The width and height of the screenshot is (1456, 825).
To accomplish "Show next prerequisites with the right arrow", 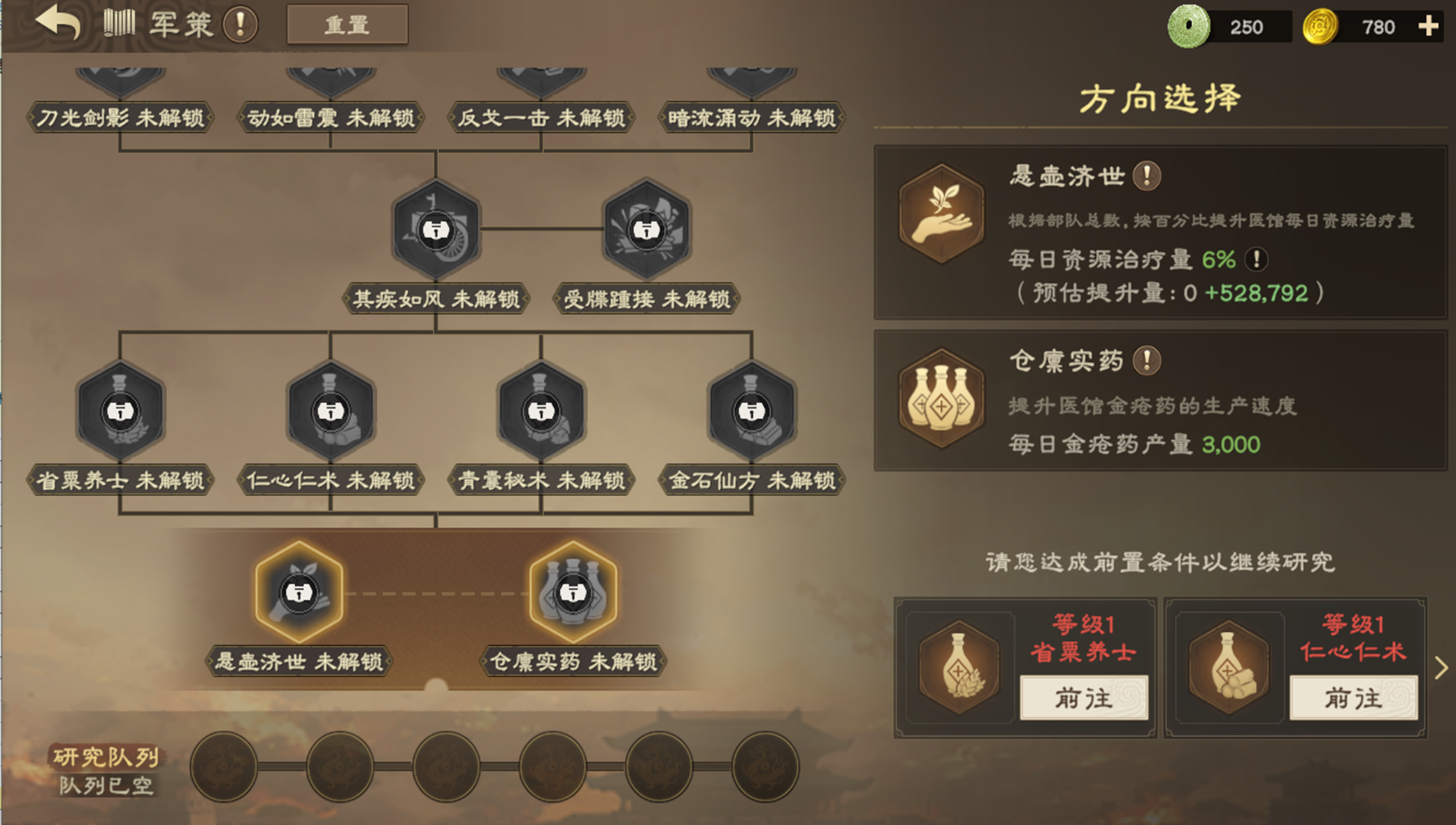I will pyautogui.click(x=1441, y=668).
